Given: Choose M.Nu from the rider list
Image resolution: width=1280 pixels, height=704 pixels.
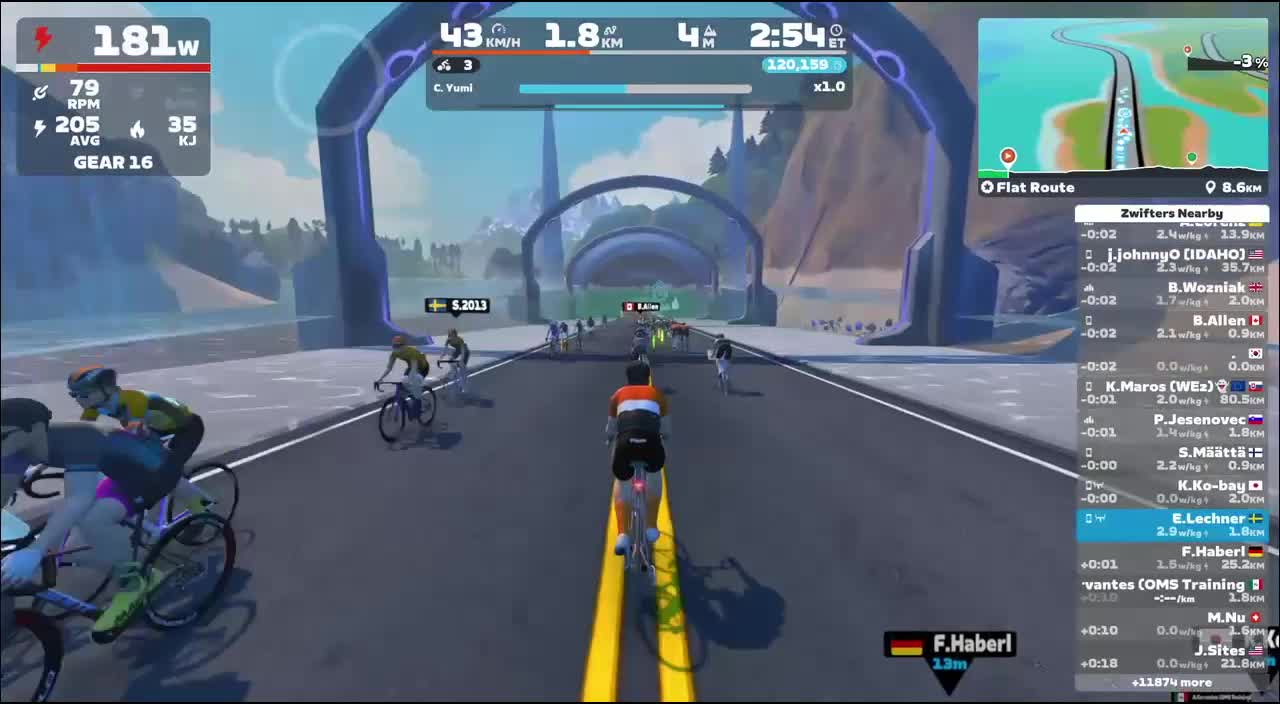Looking at the screenshot, I should click(x=1172, y=623).
